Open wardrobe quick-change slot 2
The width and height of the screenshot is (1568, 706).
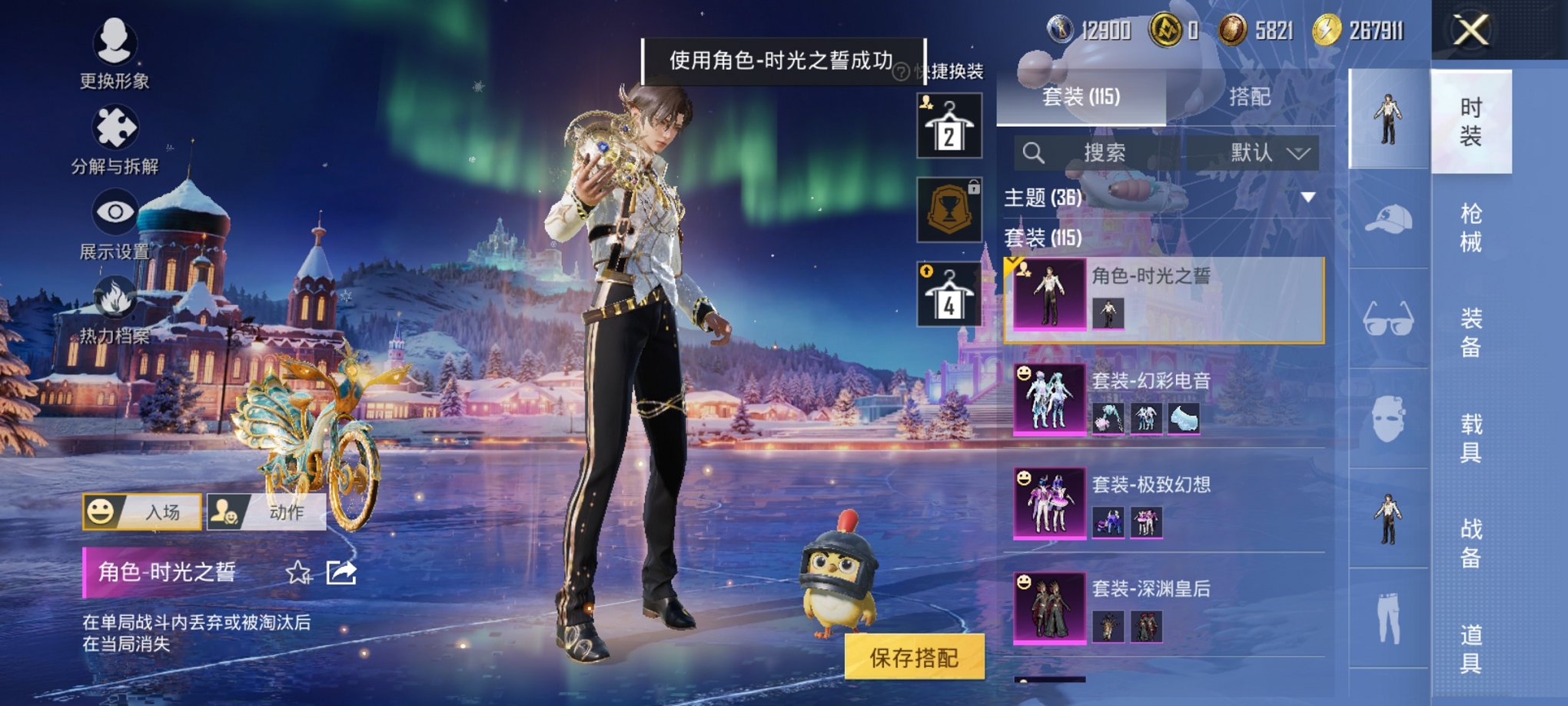pyautogui.click(x=948, y=125)
